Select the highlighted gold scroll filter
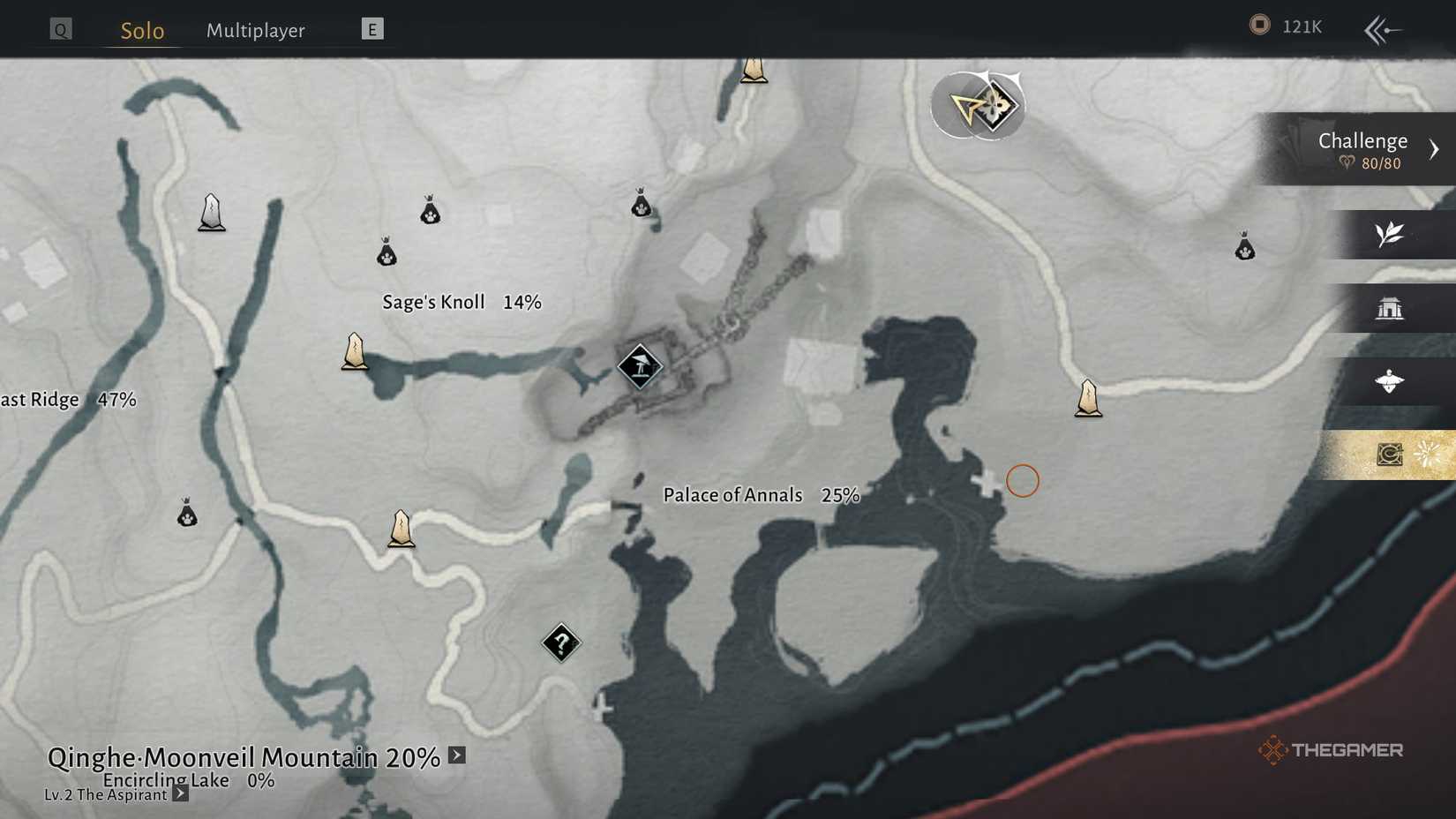This screenshot has width=1456, height=819. click(x=1391, y=455)
